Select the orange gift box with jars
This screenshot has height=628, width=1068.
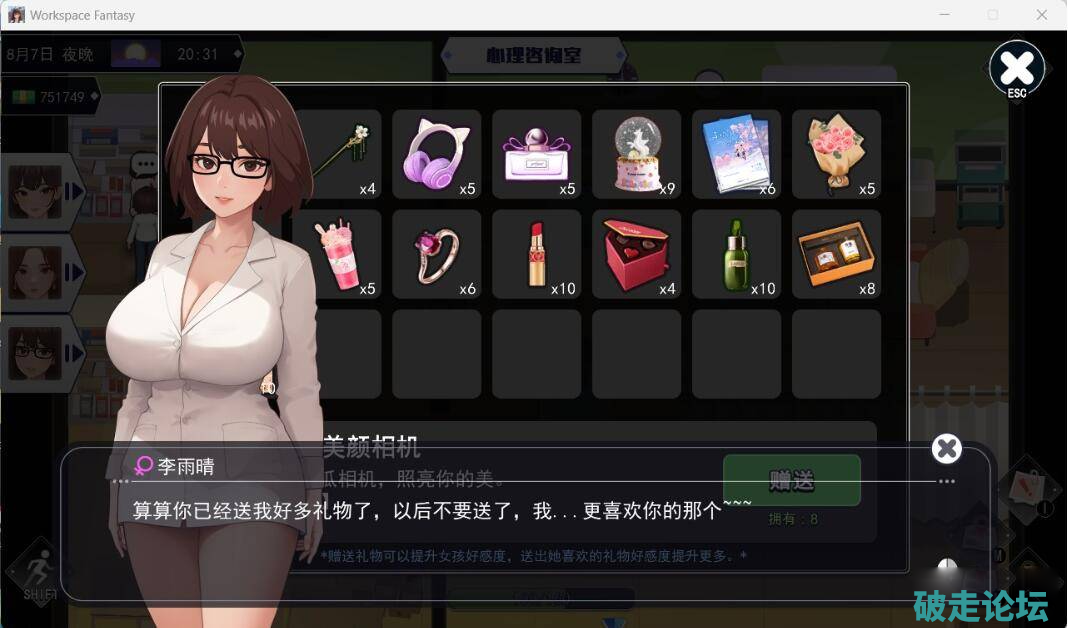[836, 254]
